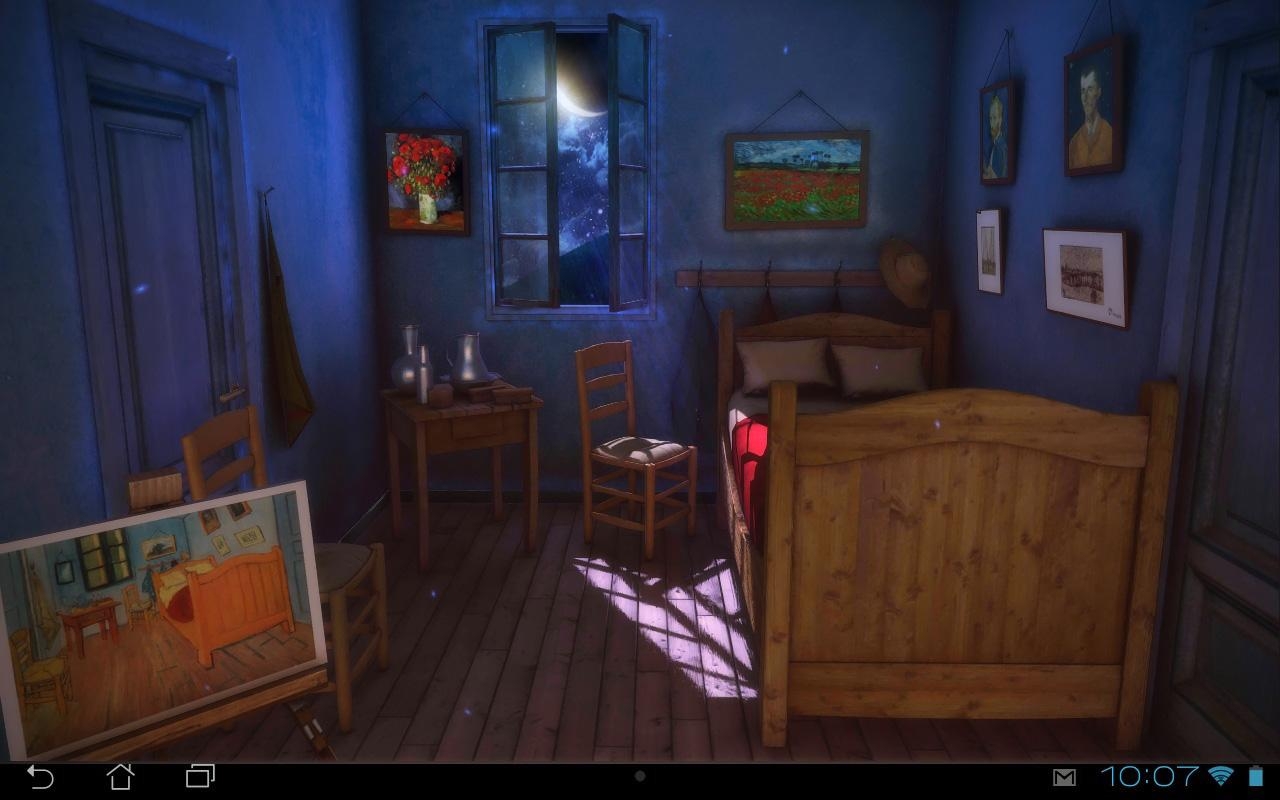
Task: Tap the battery level status icon
Action: [x=1253, y=775]
